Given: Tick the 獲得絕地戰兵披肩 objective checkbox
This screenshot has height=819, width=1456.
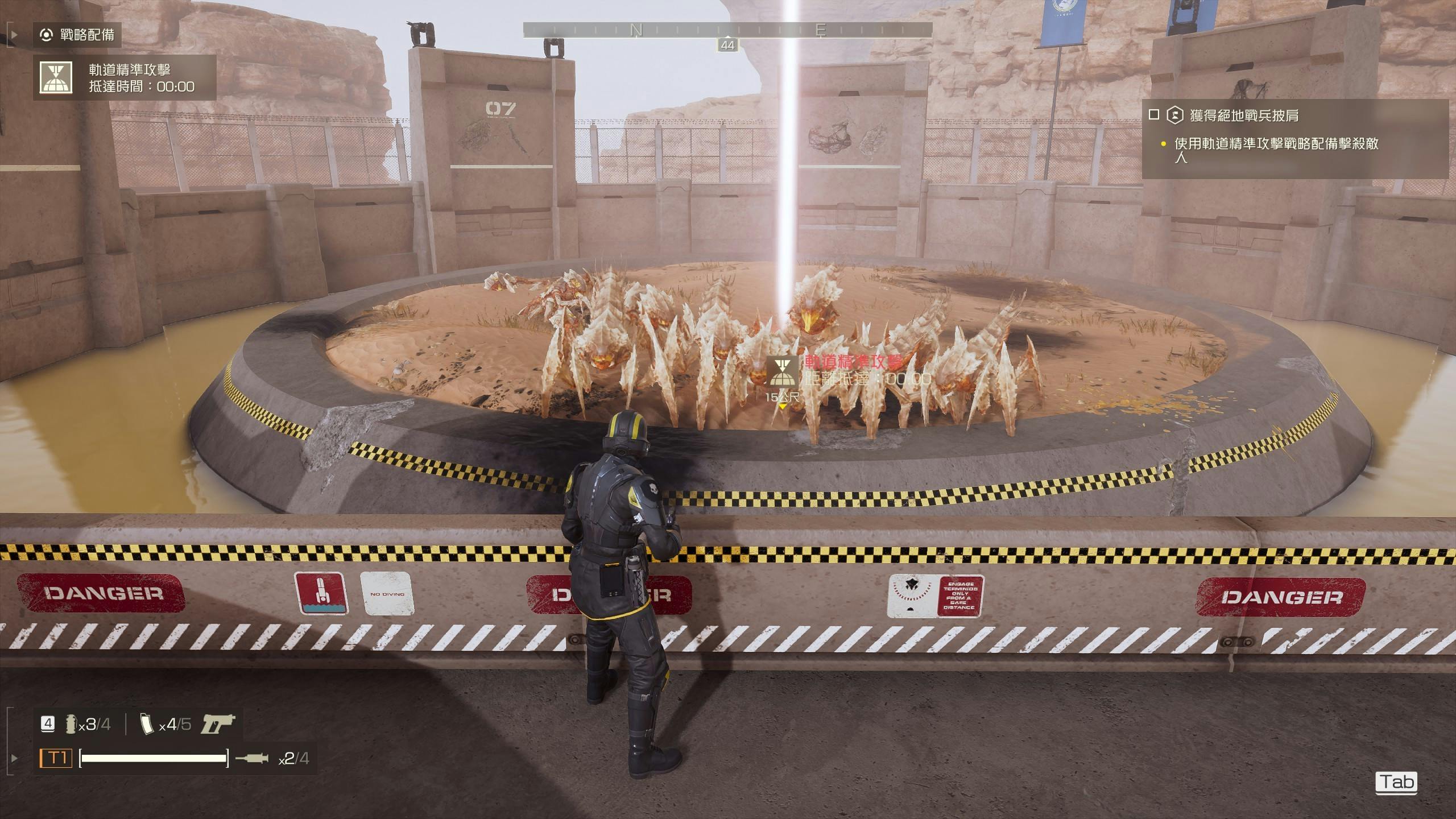Looking at the screenshot, I should pyautogui.click(x=1153, y=115).
